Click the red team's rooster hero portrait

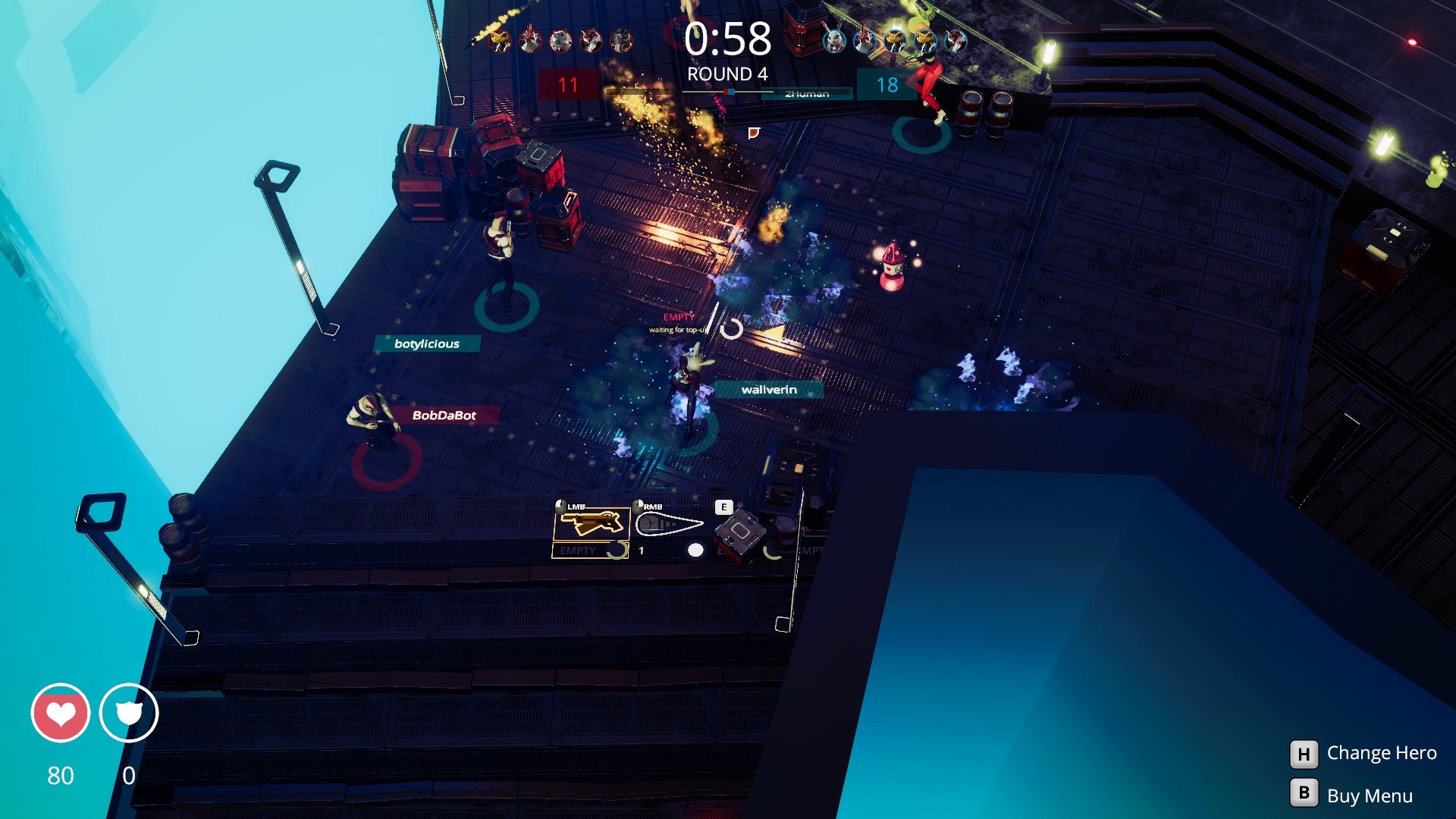click(530, 40)
